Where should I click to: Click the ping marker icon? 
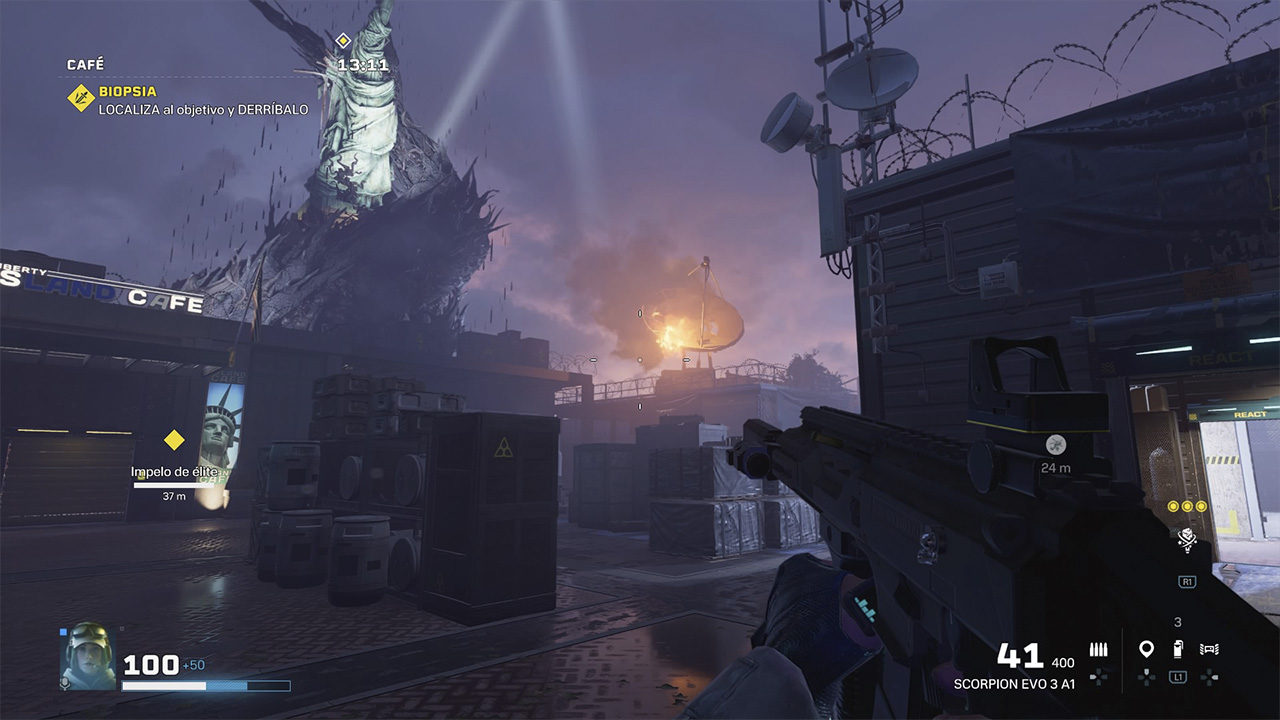[x=1146, y=648]
